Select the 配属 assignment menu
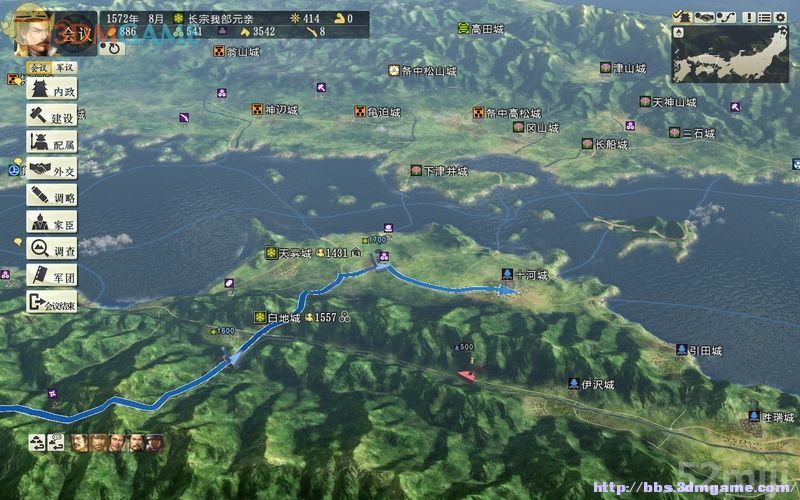The height and width of the screenshot is (500, 800). 52,144
